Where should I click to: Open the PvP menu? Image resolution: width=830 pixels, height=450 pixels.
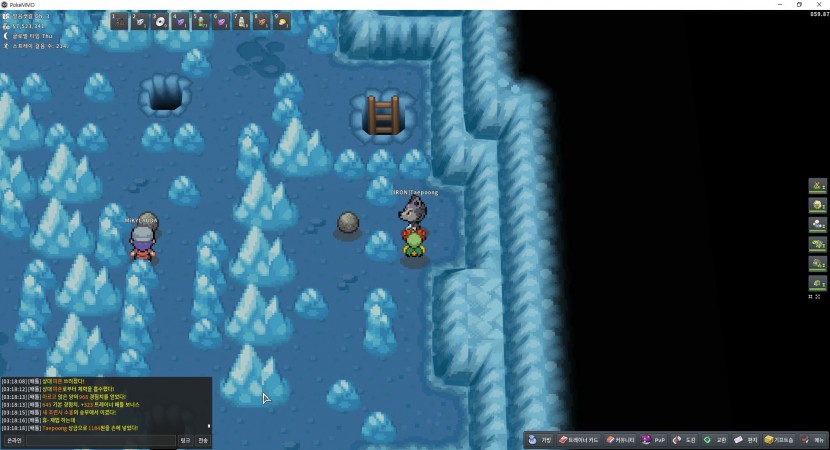point(654,440)
